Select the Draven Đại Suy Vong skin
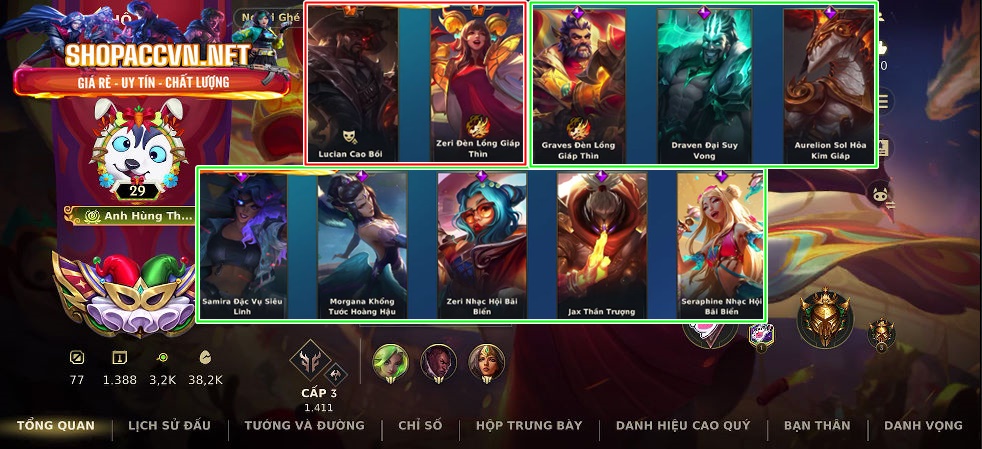This screenshot has height=449, width=982. tap(703, 85)
